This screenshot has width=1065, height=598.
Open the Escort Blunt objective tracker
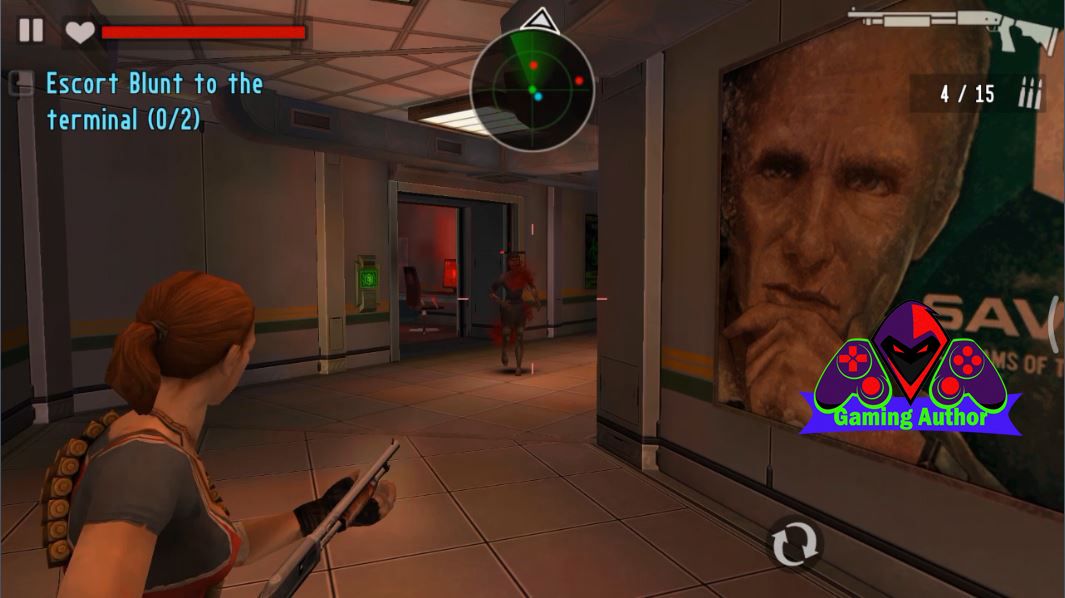pos(154,101)
